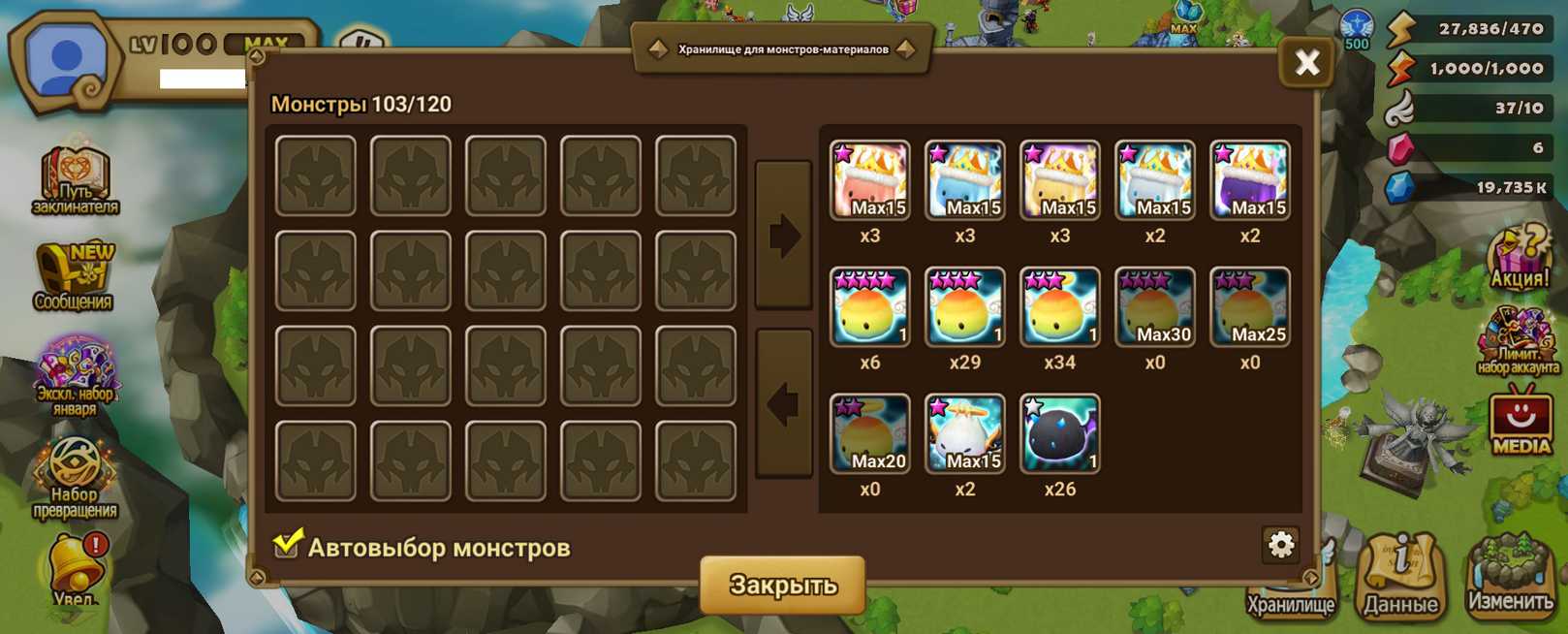The height and width of the screenshot is (634, 1568).
Task: Open the Данные scroll button
Action: coord(1400,577)
